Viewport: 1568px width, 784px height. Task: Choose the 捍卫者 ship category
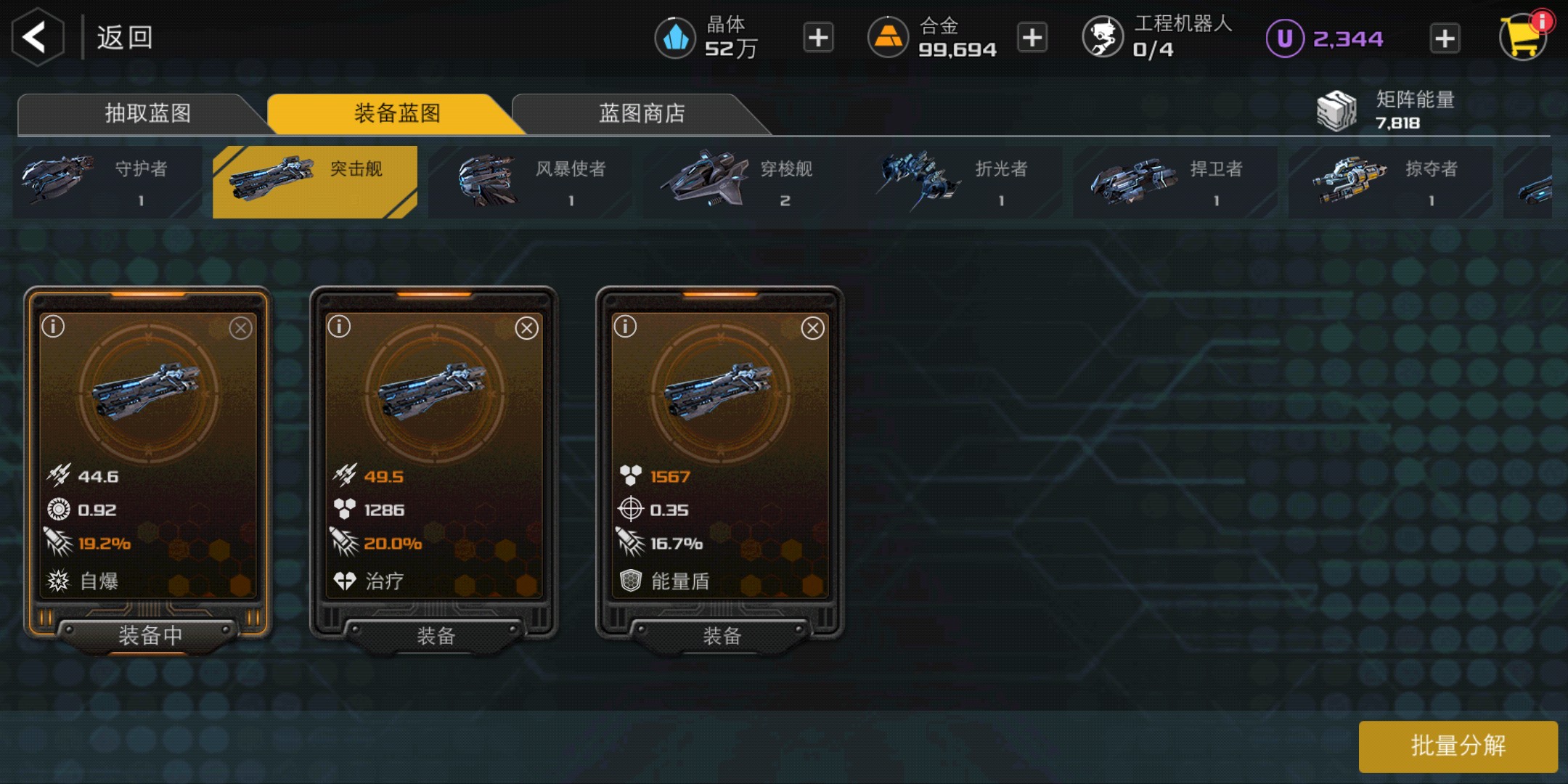coord(1175,181)
